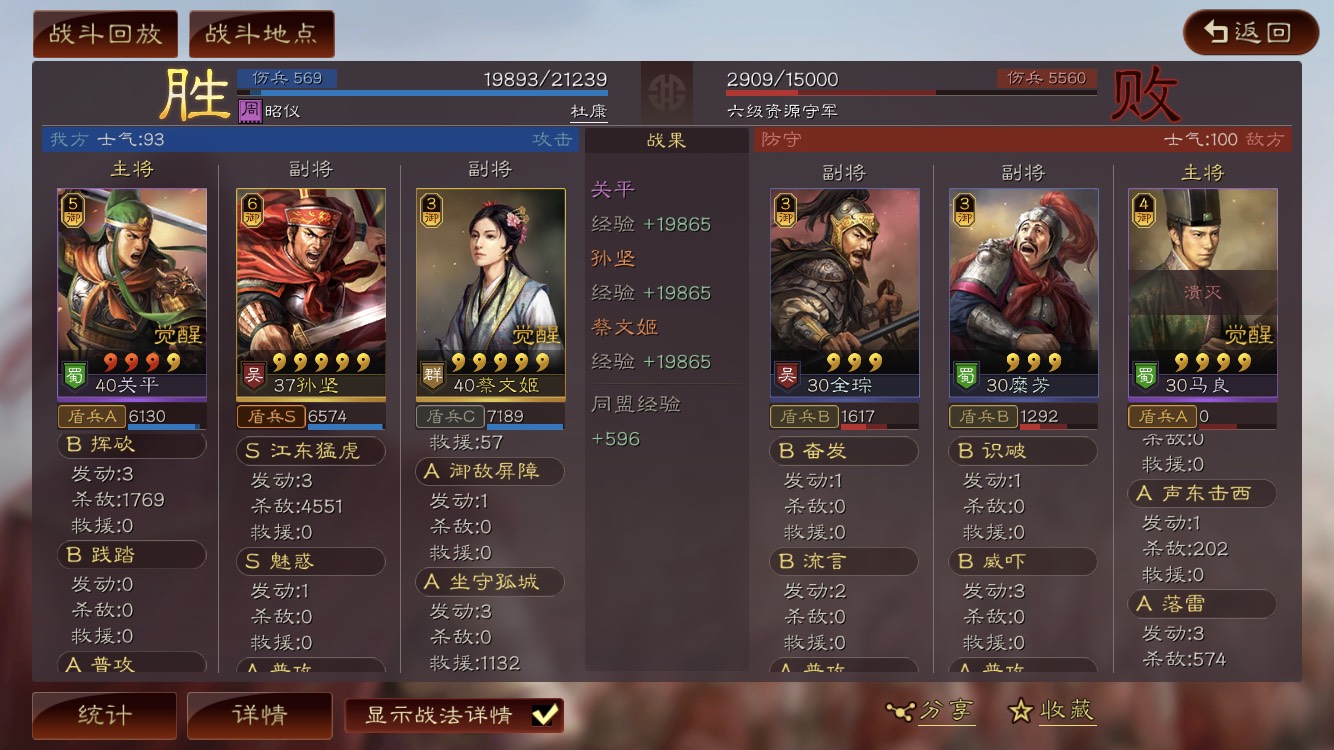This screenshot has height=750, width=1334.
Task: Select the enemy 糜芳 general card
Action: click(x=1023, y=290)
